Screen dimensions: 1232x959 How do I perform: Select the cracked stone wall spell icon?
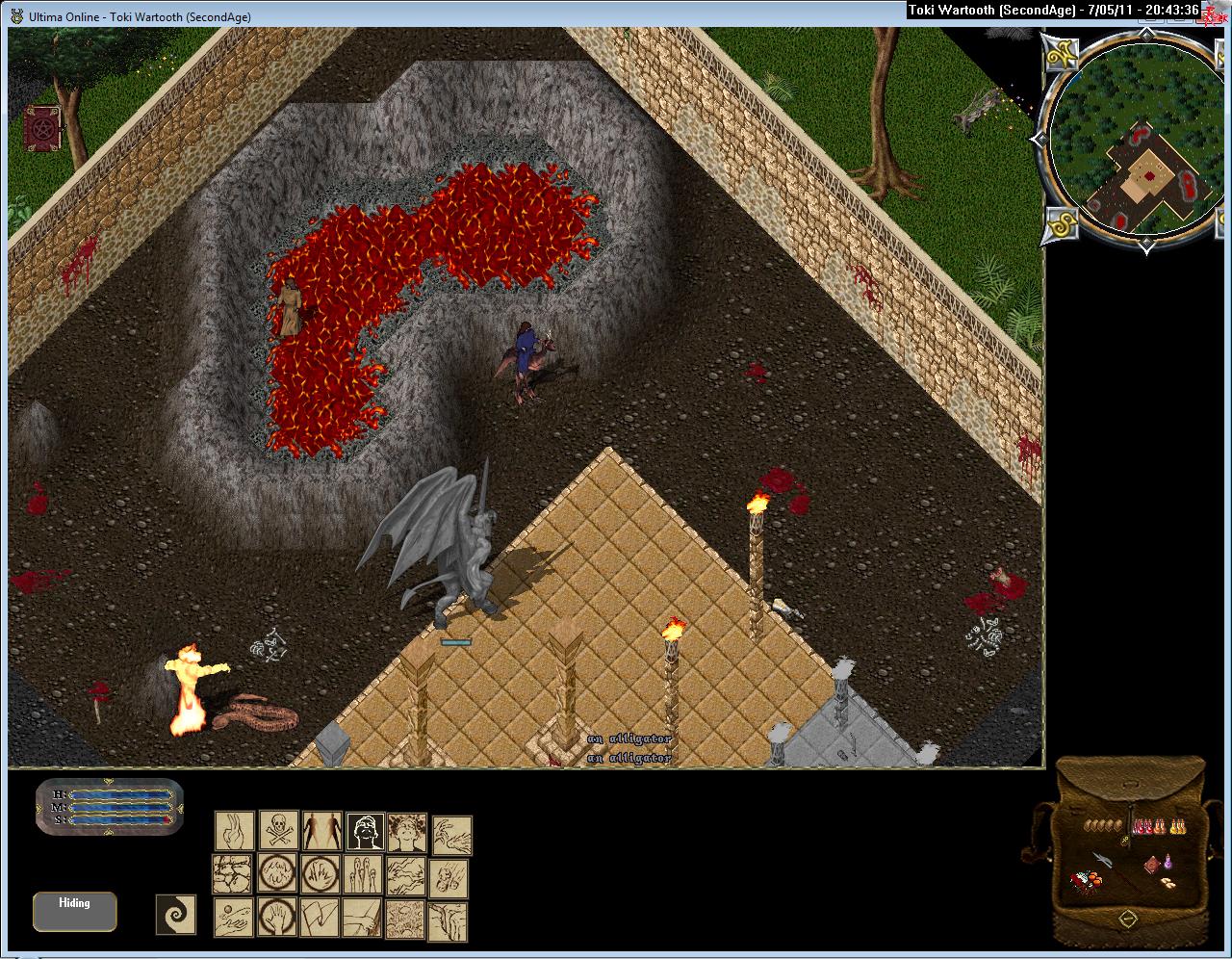click(234, 875)
